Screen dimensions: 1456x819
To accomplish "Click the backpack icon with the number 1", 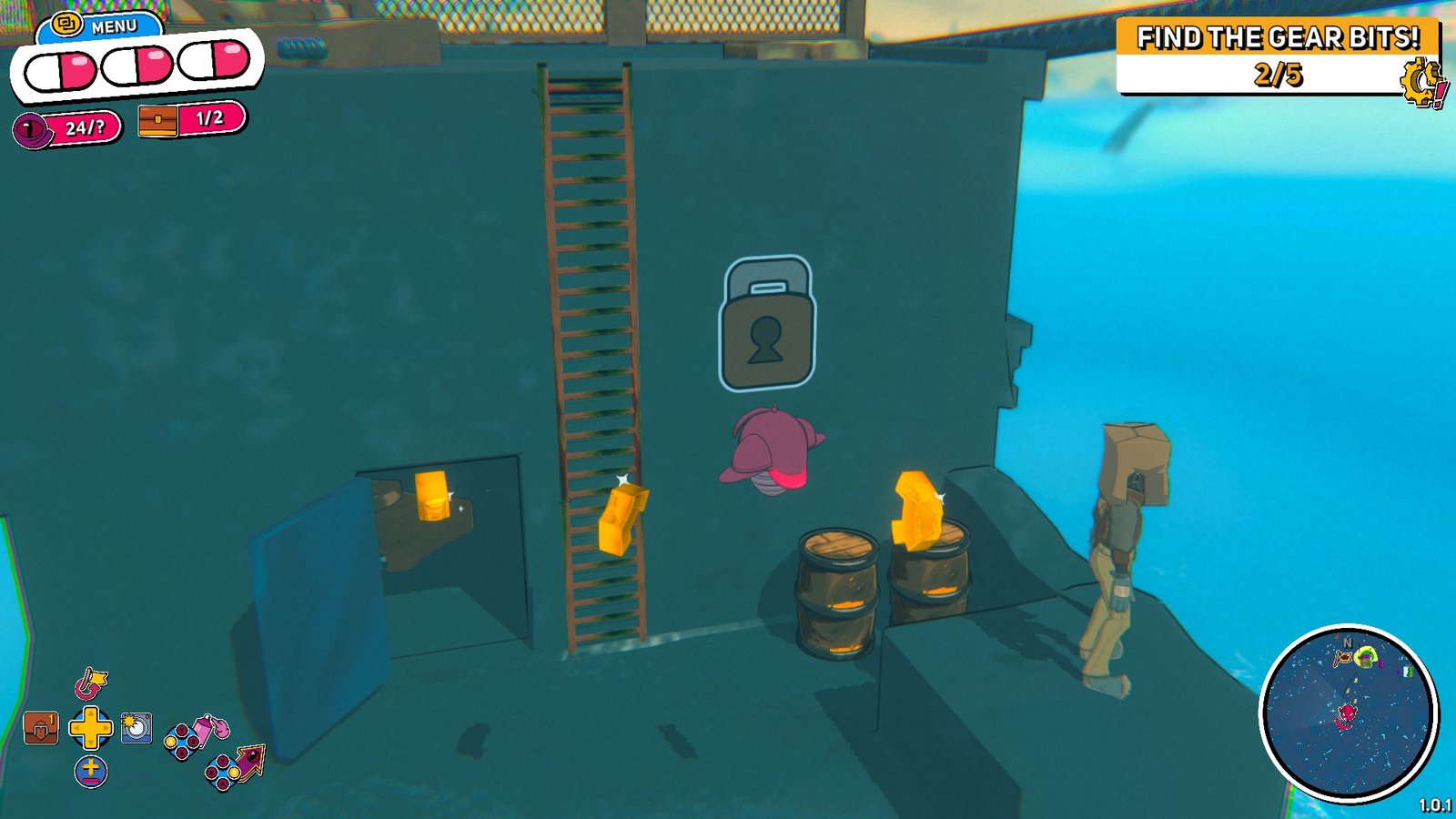I will coord(41,727).
